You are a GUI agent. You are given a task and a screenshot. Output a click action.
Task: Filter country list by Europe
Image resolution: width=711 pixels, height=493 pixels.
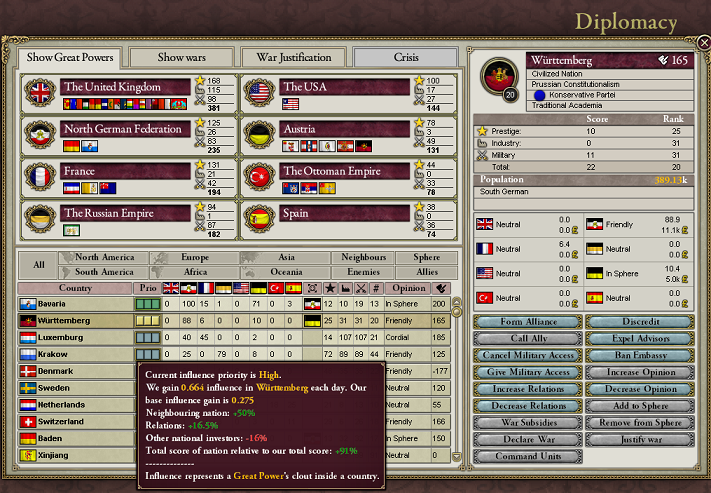pos(195,257)
